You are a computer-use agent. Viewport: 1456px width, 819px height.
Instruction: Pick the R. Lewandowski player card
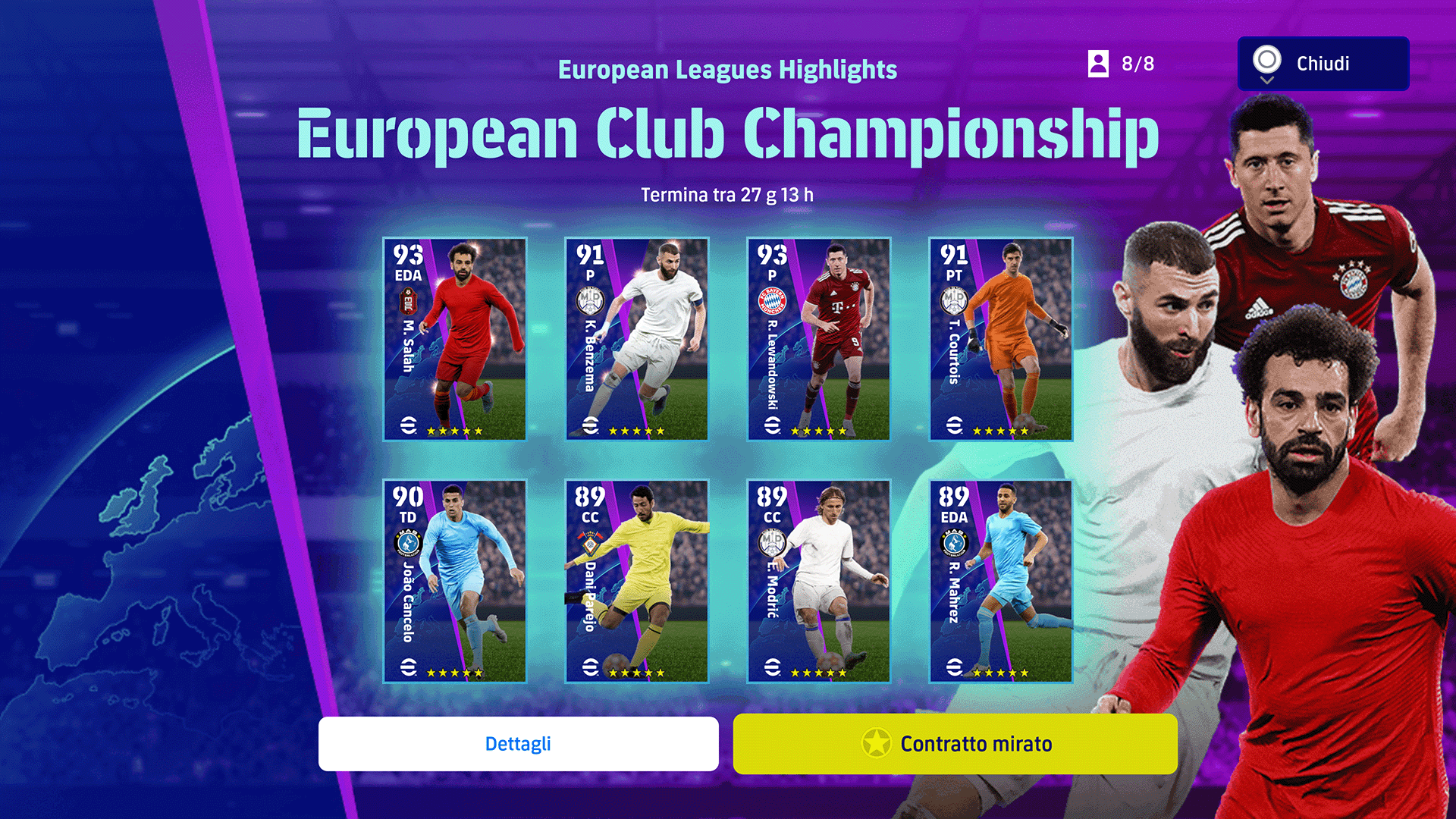[818, 339]
